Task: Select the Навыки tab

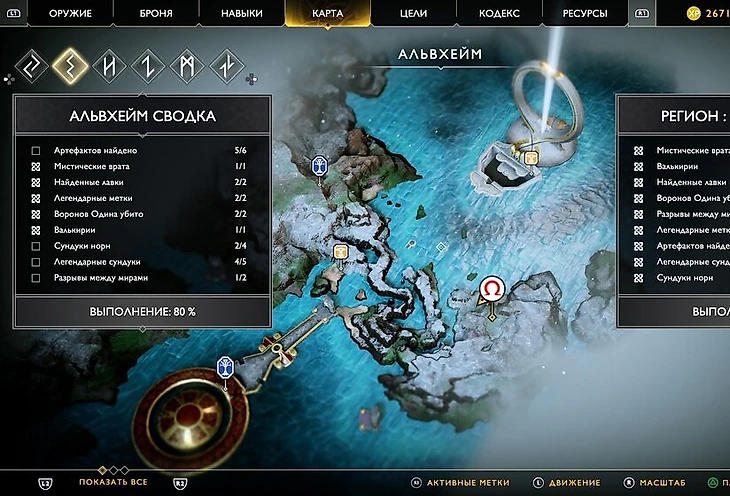Action: [241, 13]
